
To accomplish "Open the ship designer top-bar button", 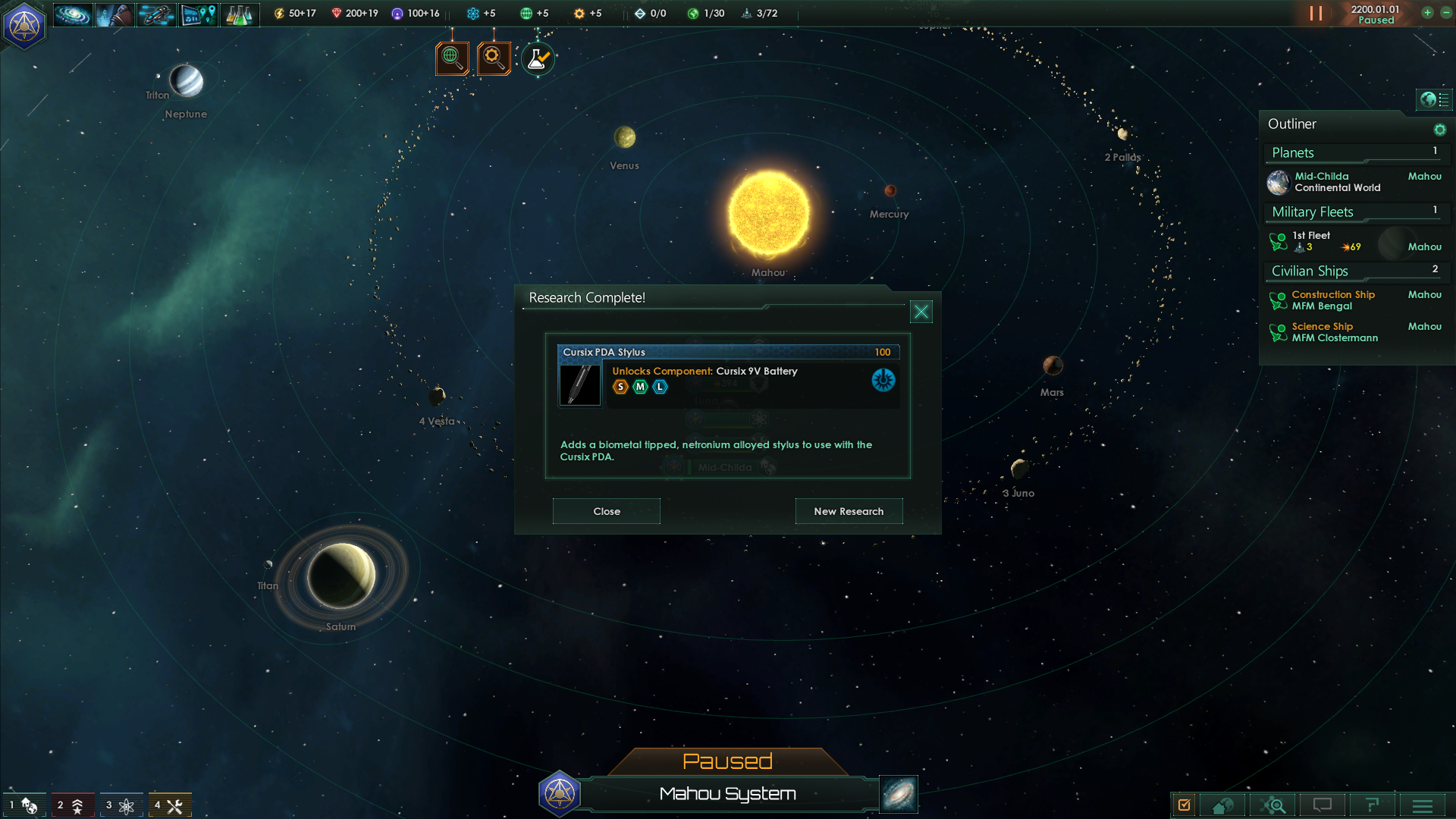I will (156, 14).
